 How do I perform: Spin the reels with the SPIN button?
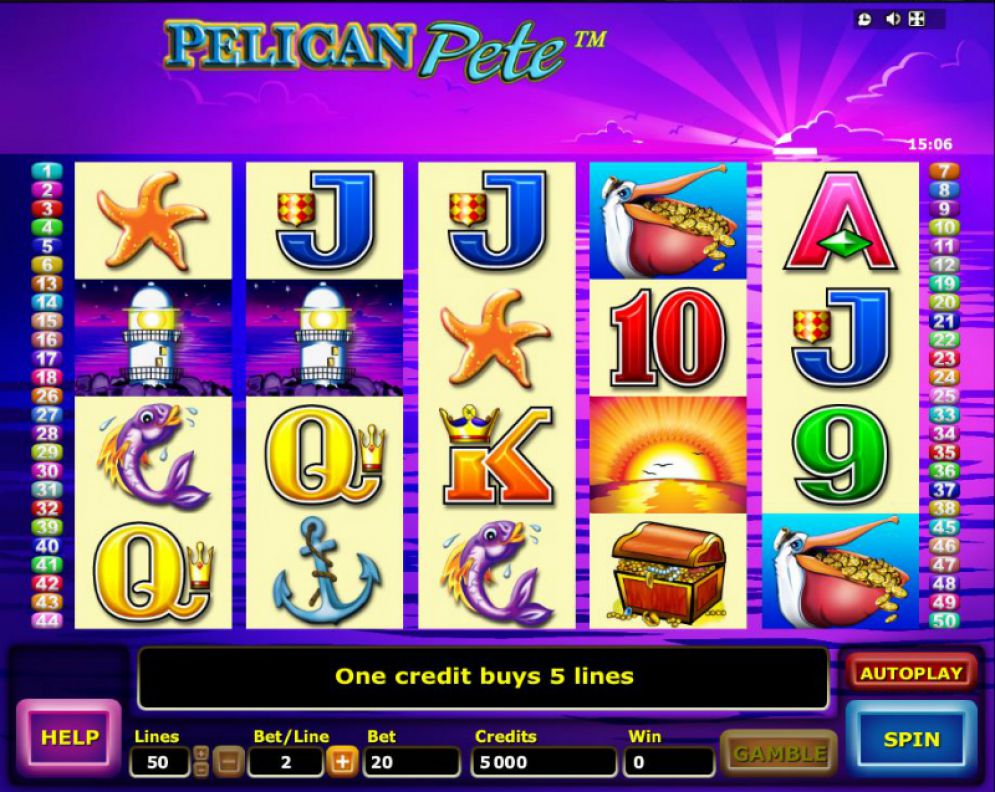tap(911, 739)
